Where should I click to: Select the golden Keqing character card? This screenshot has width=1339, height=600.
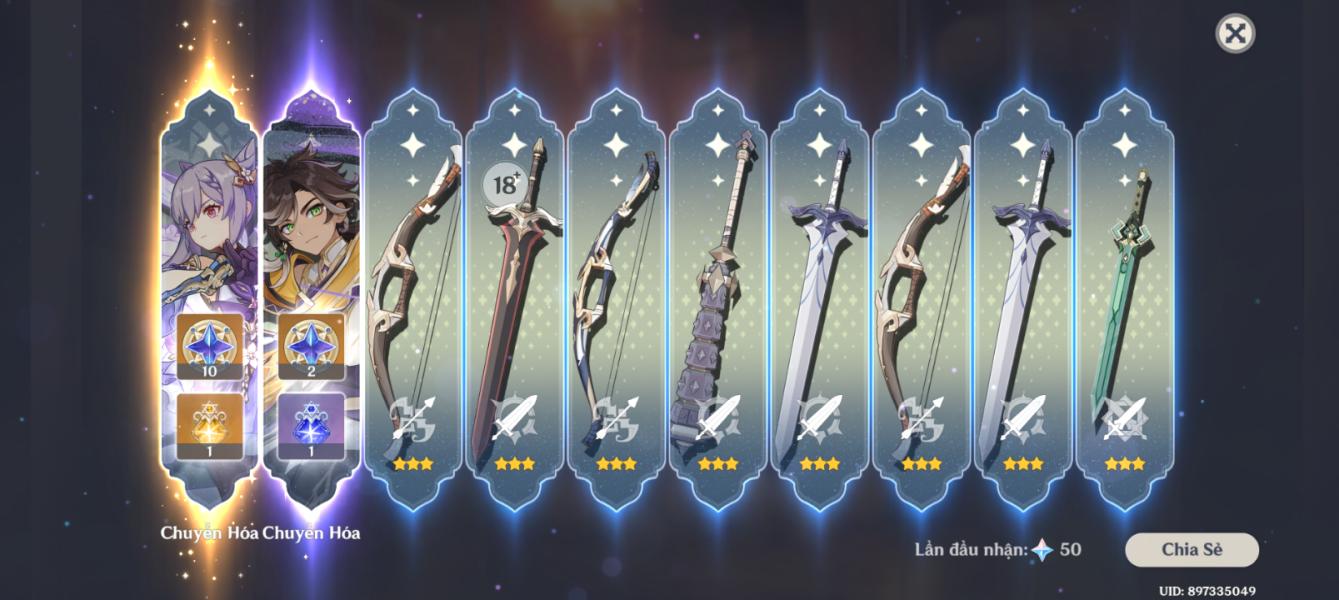pyautogui.click(x=210, y=300)
